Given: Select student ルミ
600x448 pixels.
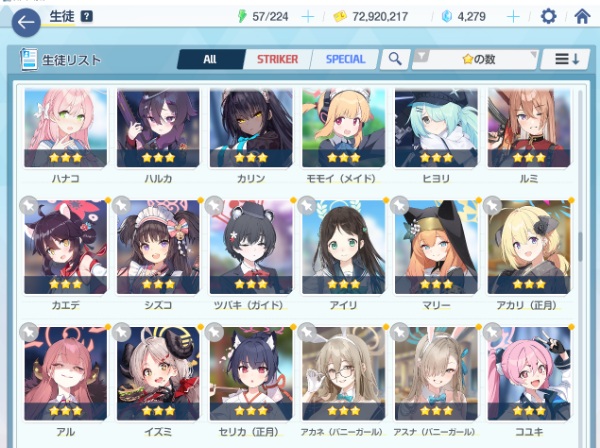Looking at the screenshot, I should (x=529, y=134).
